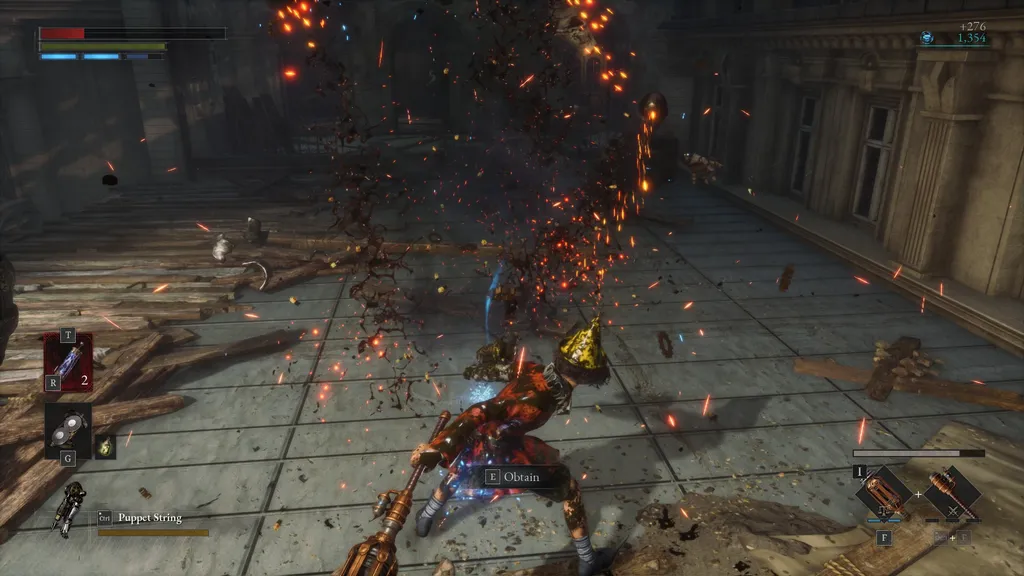
Task: Select the weapon blade diamond slot
Action: tap(884, 492)
